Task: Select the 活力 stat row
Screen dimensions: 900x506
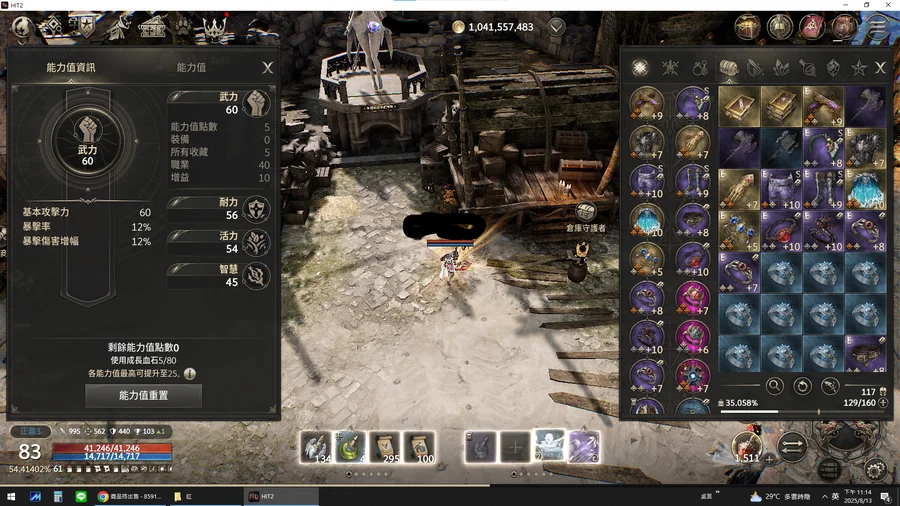Action: 220,243
